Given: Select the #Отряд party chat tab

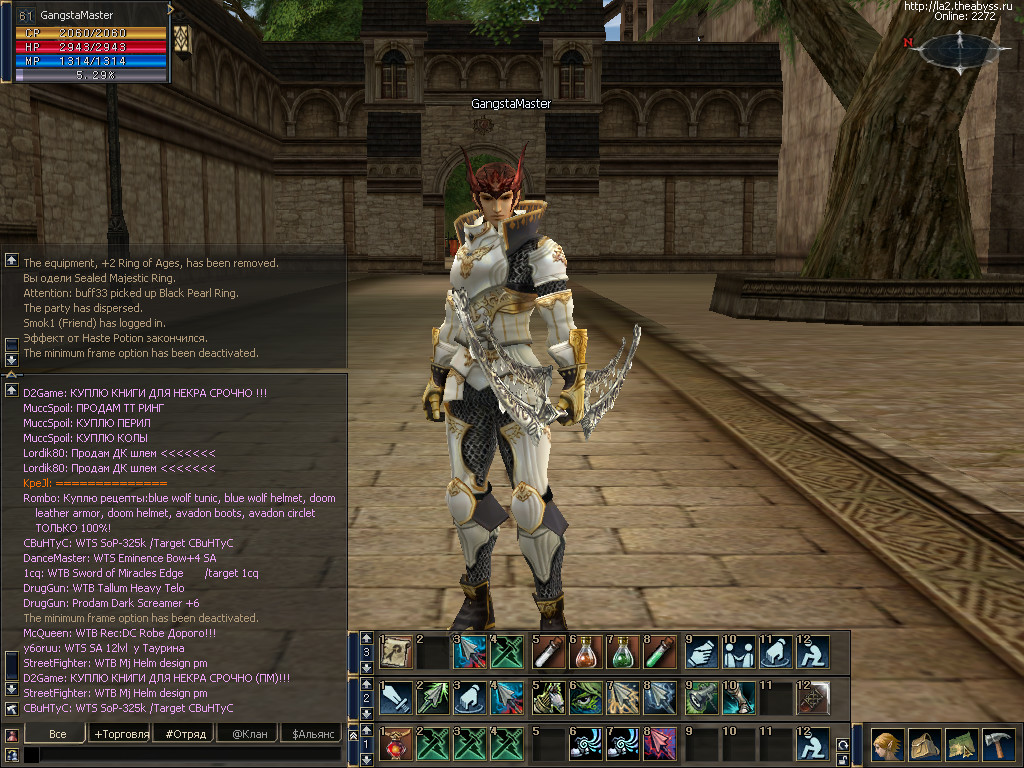Looking at the screenshot, I should pyautogui.click(x=188, y=735).
